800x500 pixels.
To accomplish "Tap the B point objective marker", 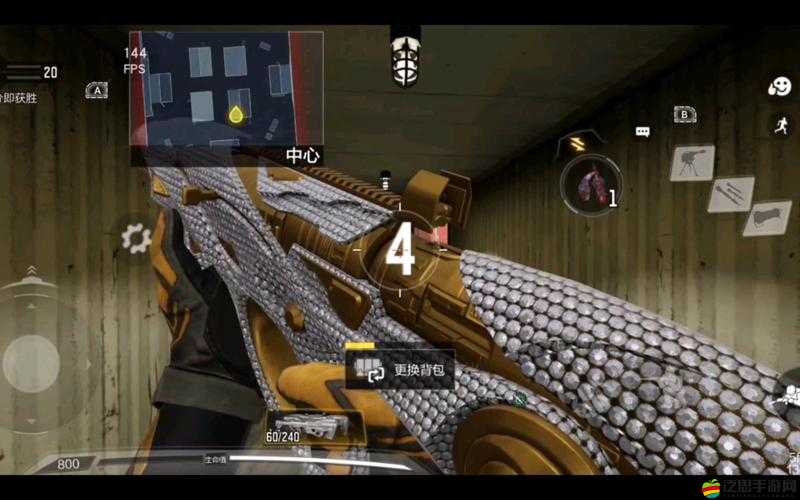I will pos(685,114).
